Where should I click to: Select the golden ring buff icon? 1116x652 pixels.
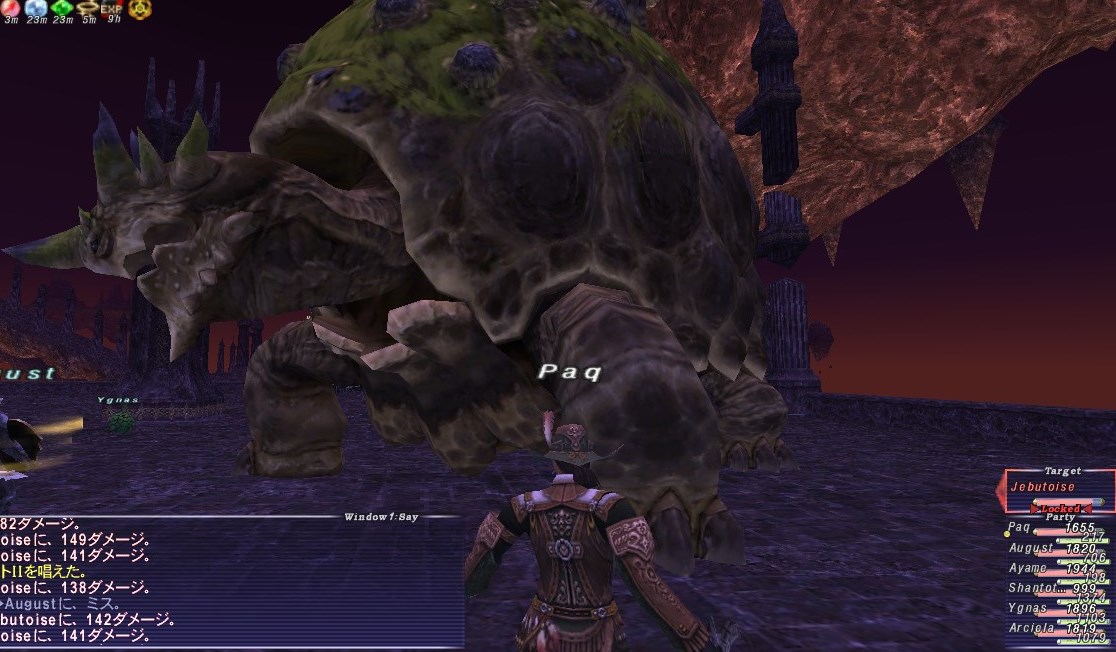[87, 9]
